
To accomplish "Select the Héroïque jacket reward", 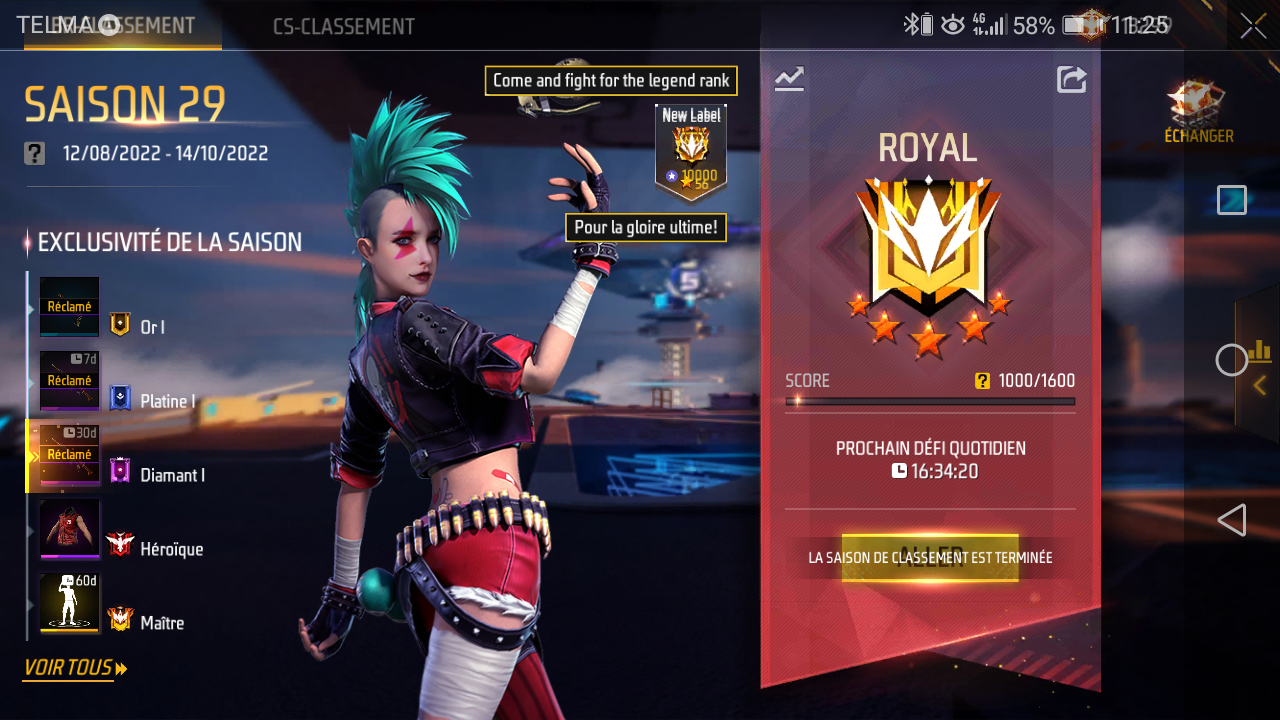I will coord(69,529).
